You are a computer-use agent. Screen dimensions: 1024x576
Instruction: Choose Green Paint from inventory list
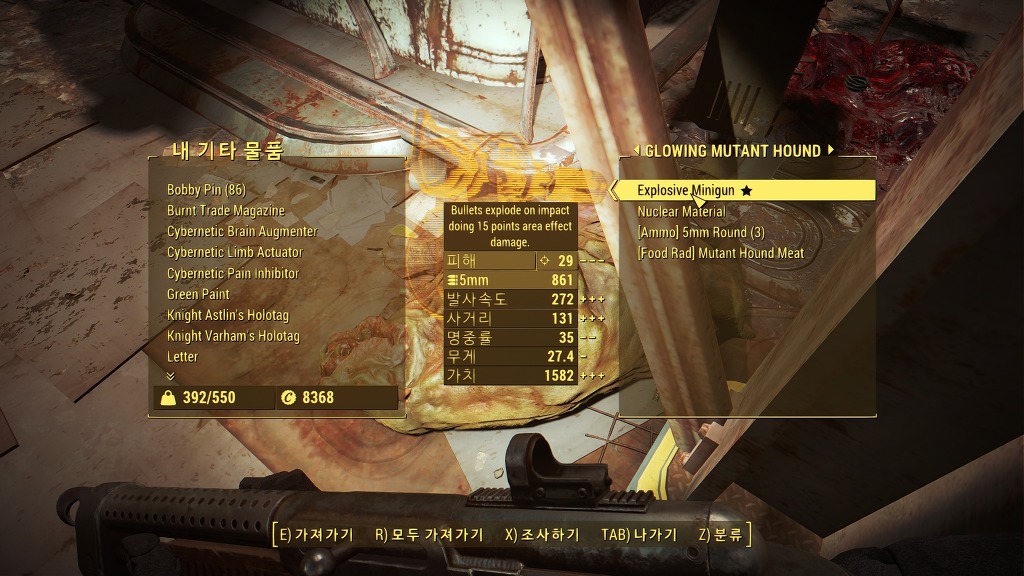198,294
